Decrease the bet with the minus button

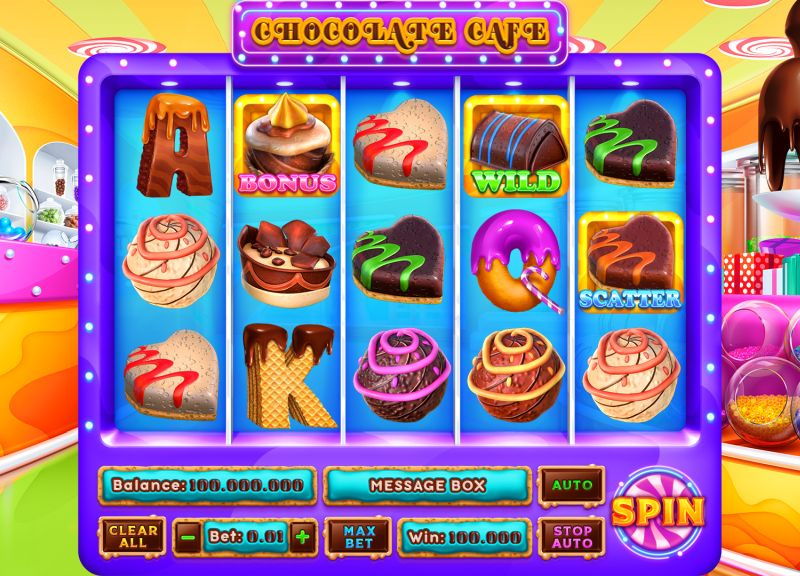click(188, 537)
